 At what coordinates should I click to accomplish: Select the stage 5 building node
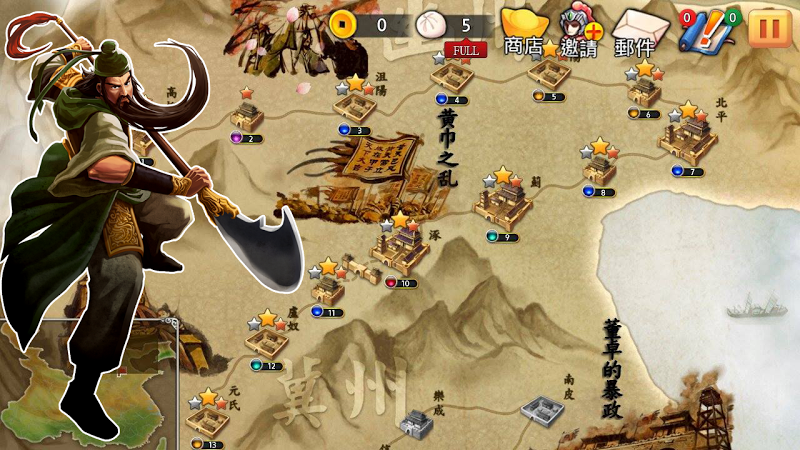click(550, 73)
